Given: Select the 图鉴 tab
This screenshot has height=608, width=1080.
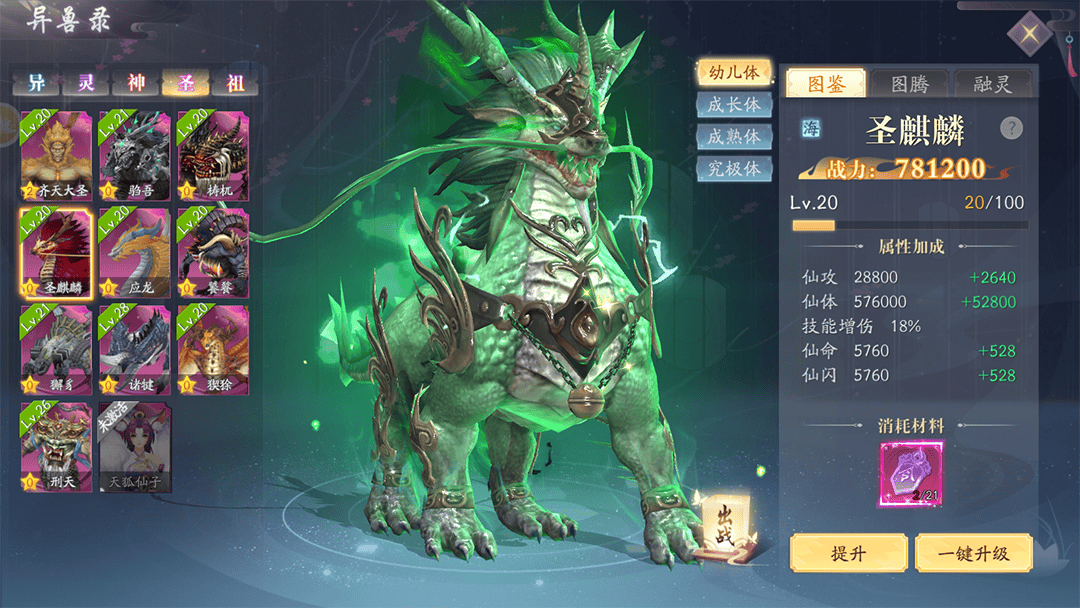Looking at the screenshot, I should pyautogui.click(x=824, y=83).
